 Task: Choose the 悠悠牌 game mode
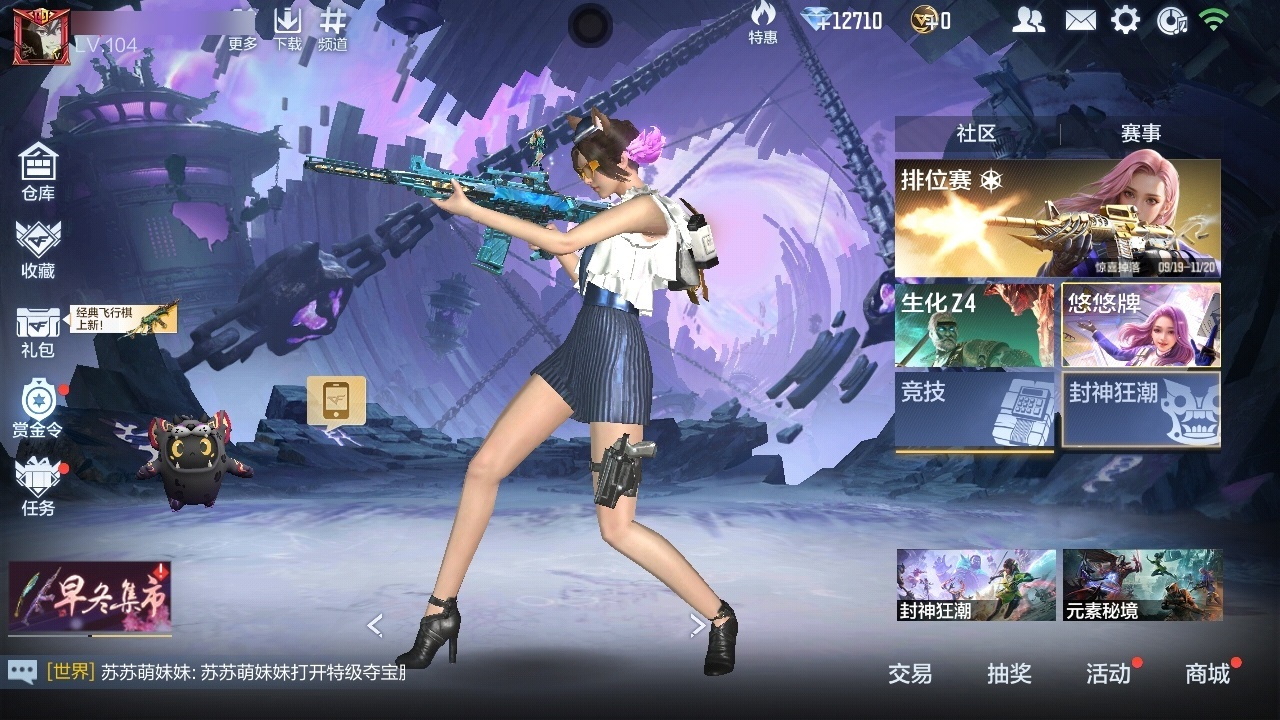coord(1141,325)
